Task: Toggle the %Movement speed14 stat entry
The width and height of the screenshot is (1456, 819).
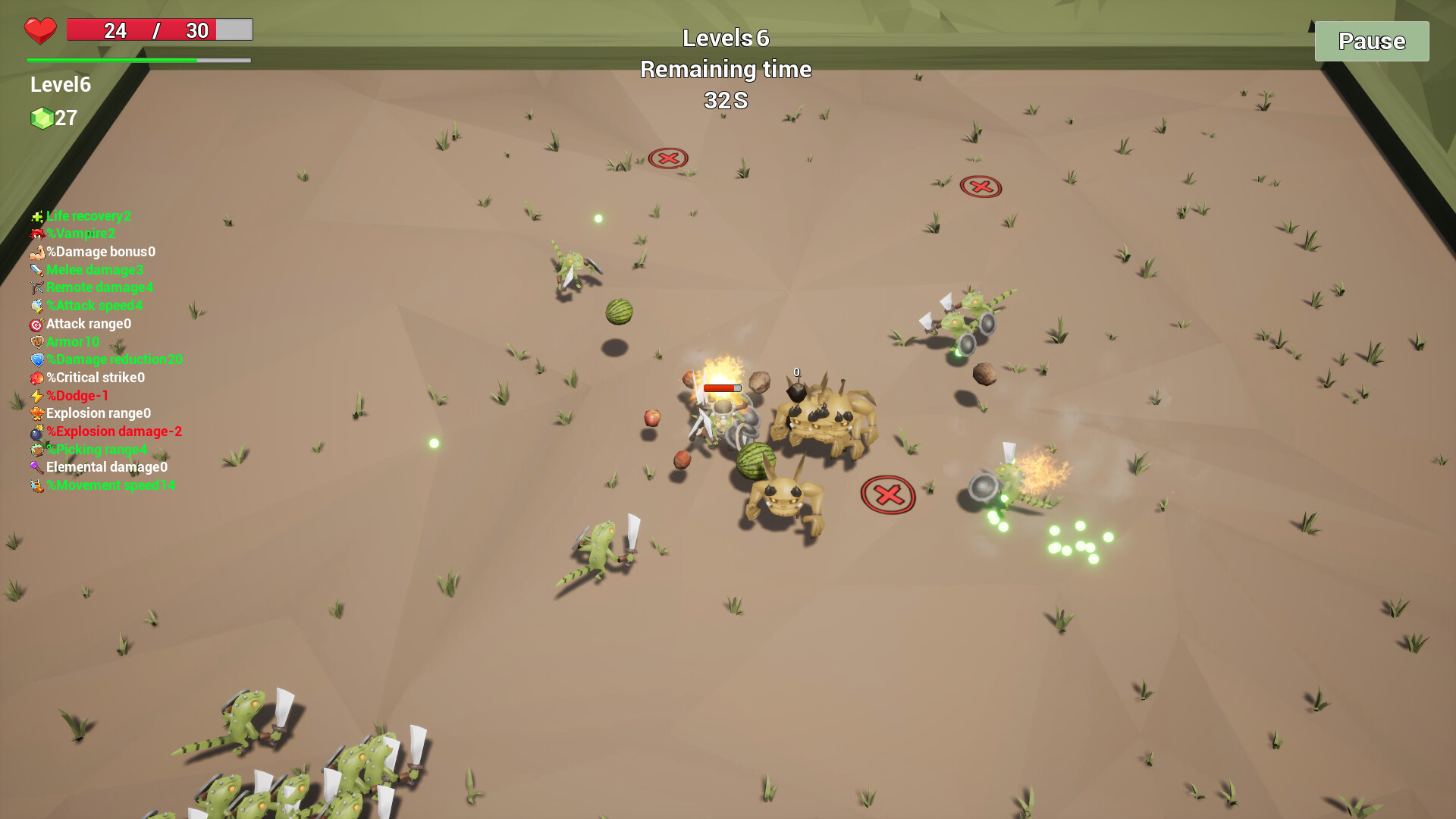Action: click(x=111, y=485)
